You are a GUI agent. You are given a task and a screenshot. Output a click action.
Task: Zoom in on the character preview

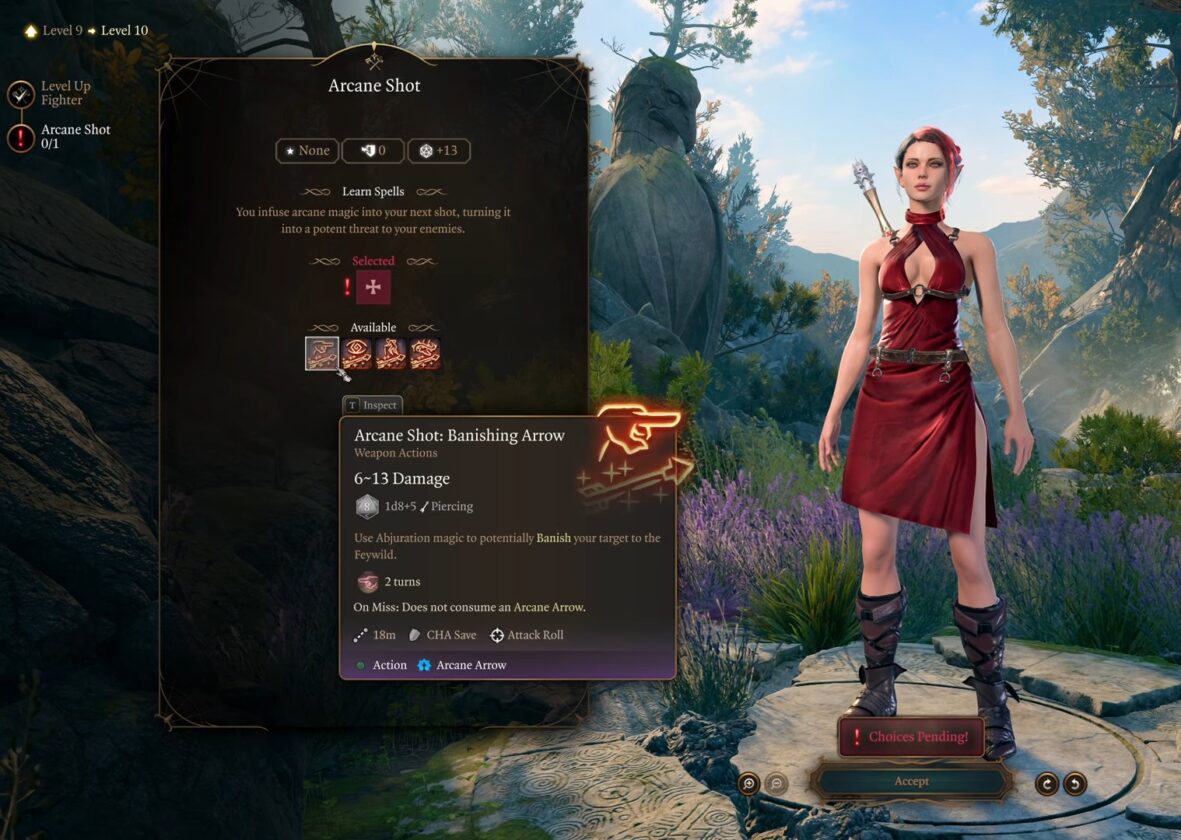[x=749, y=783]
